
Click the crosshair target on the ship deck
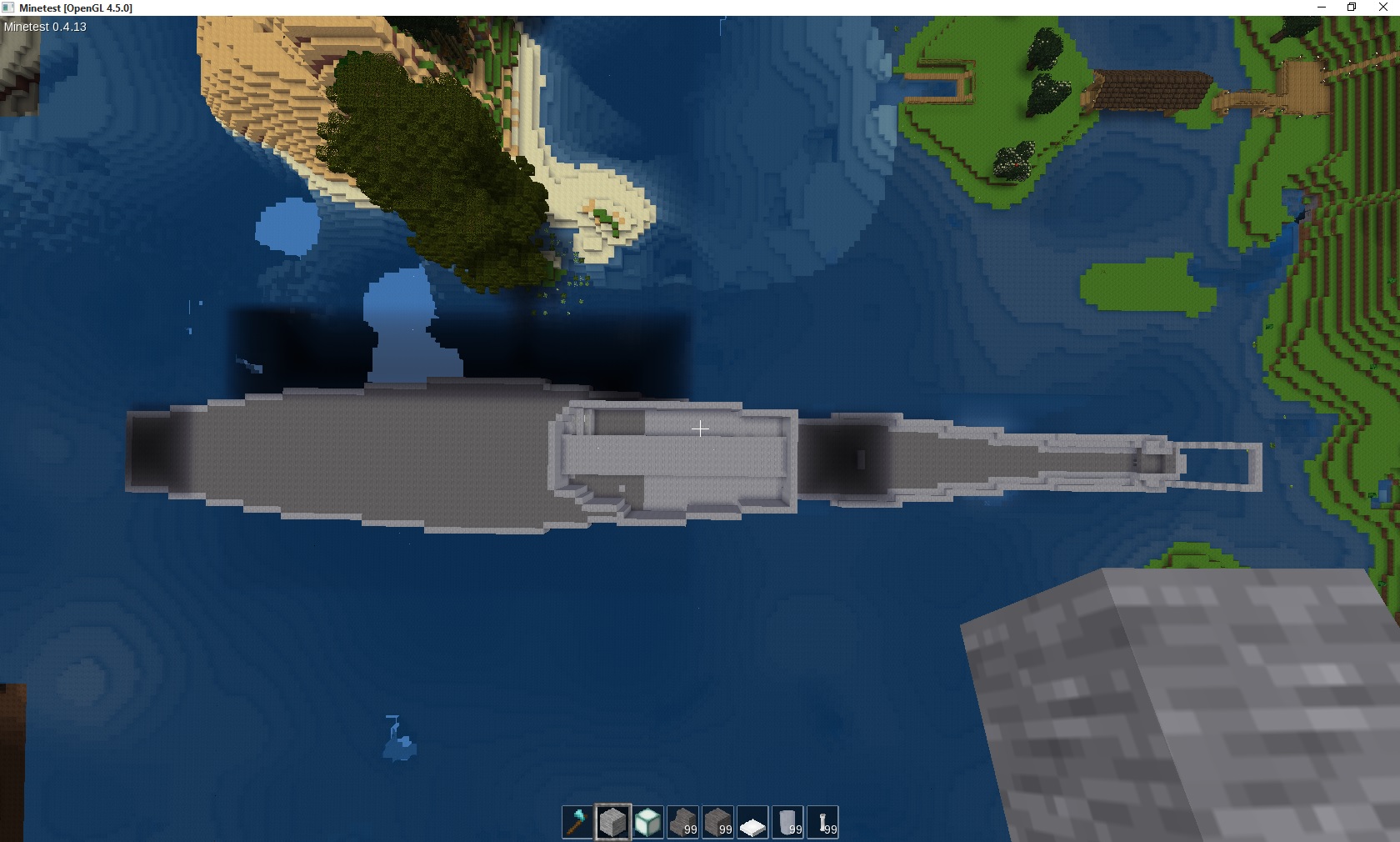(700, 429)
